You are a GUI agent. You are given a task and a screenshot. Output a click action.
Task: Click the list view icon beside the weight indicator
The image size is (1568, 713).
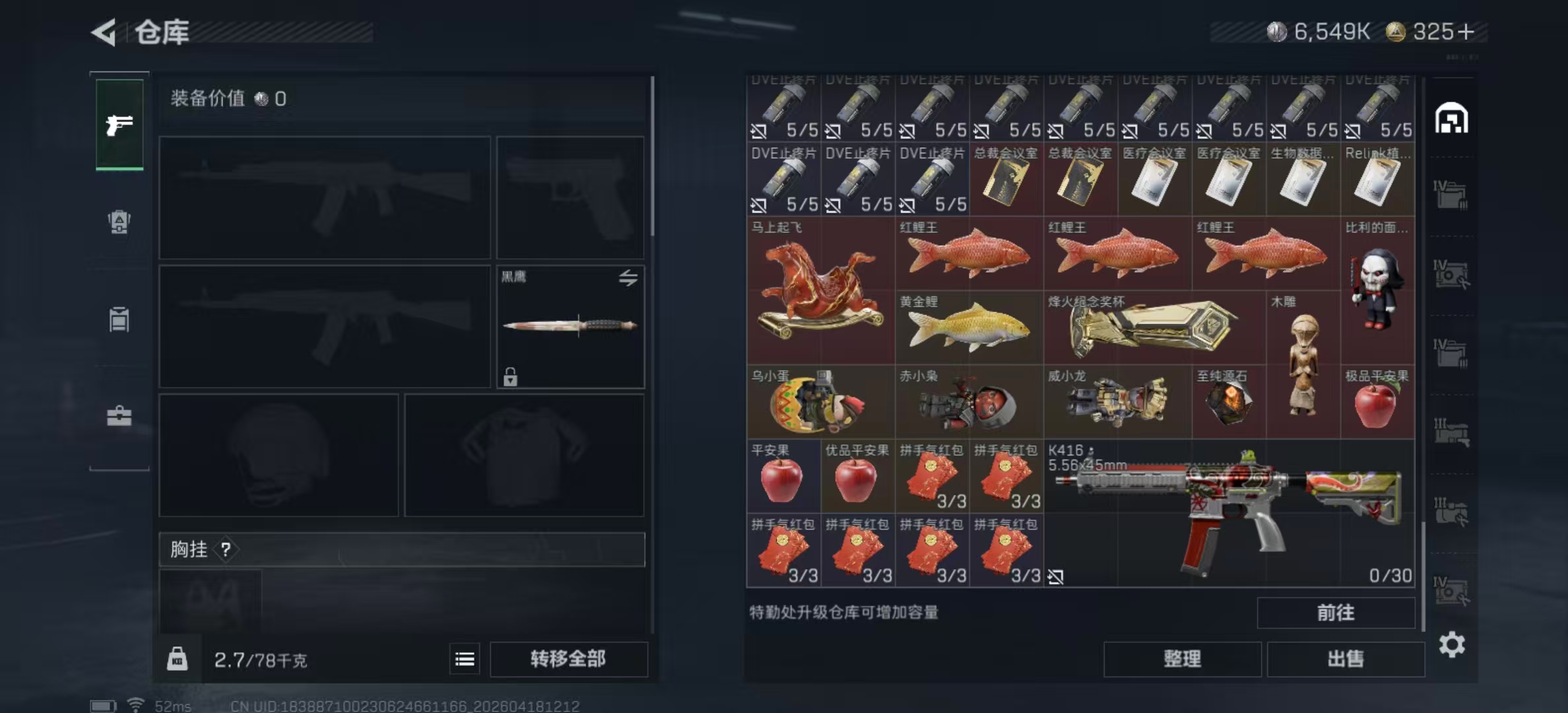coord(465,660)
